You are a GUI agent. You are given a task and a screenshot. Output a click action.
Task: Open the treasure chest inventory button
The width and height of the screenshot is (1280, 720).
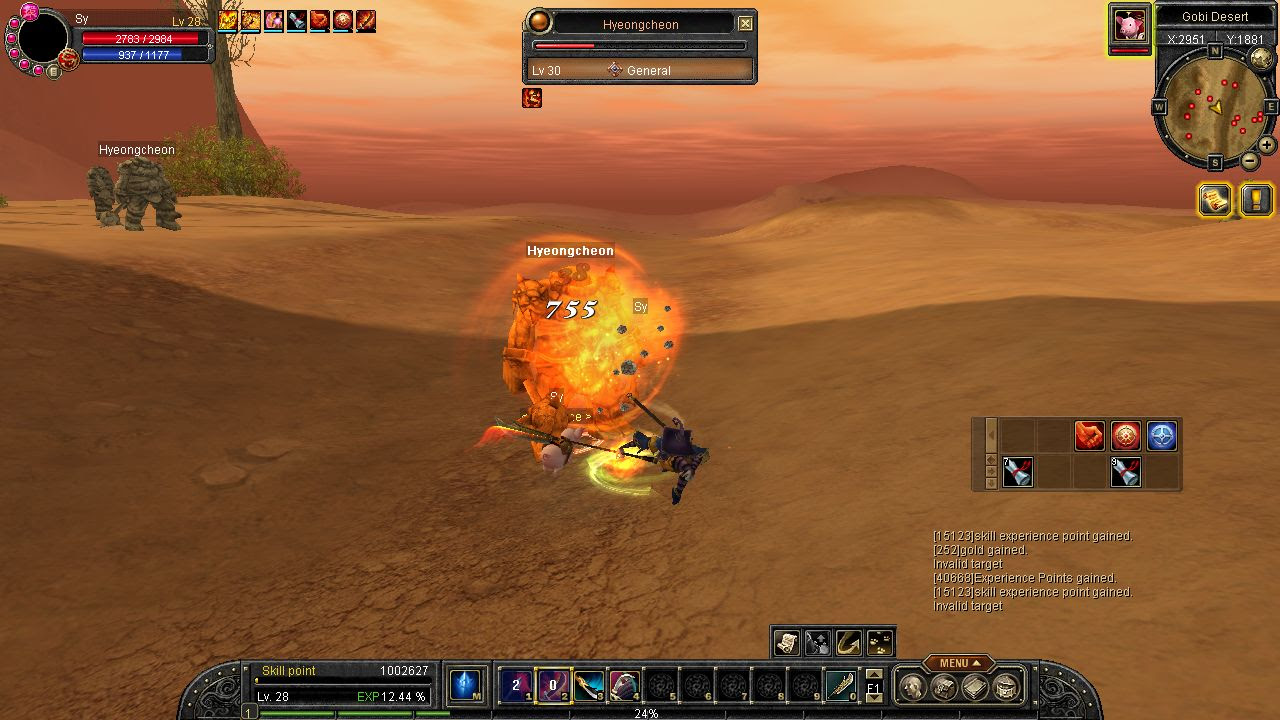point(1006,686)
